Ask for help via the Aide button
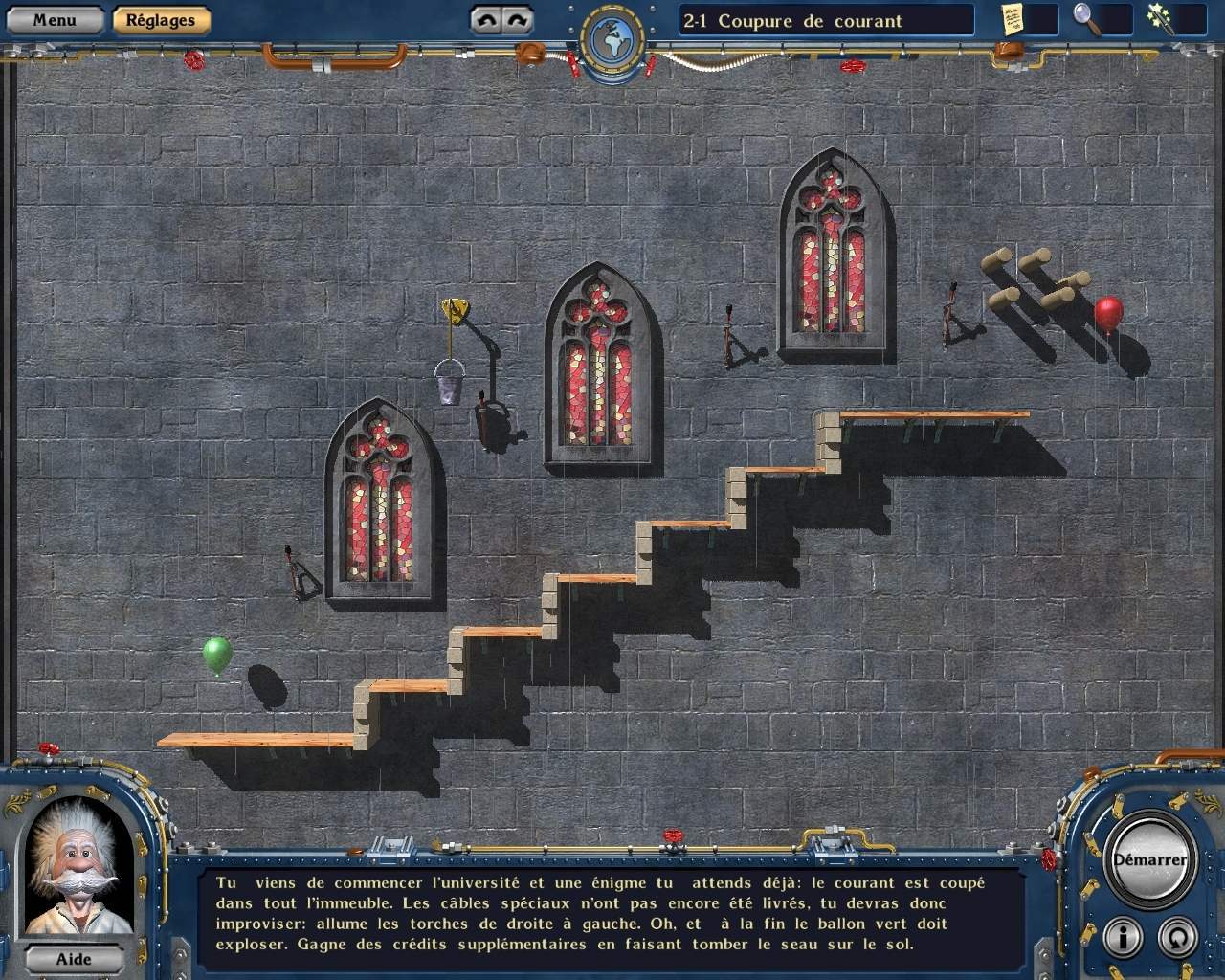 click(74, 959)
